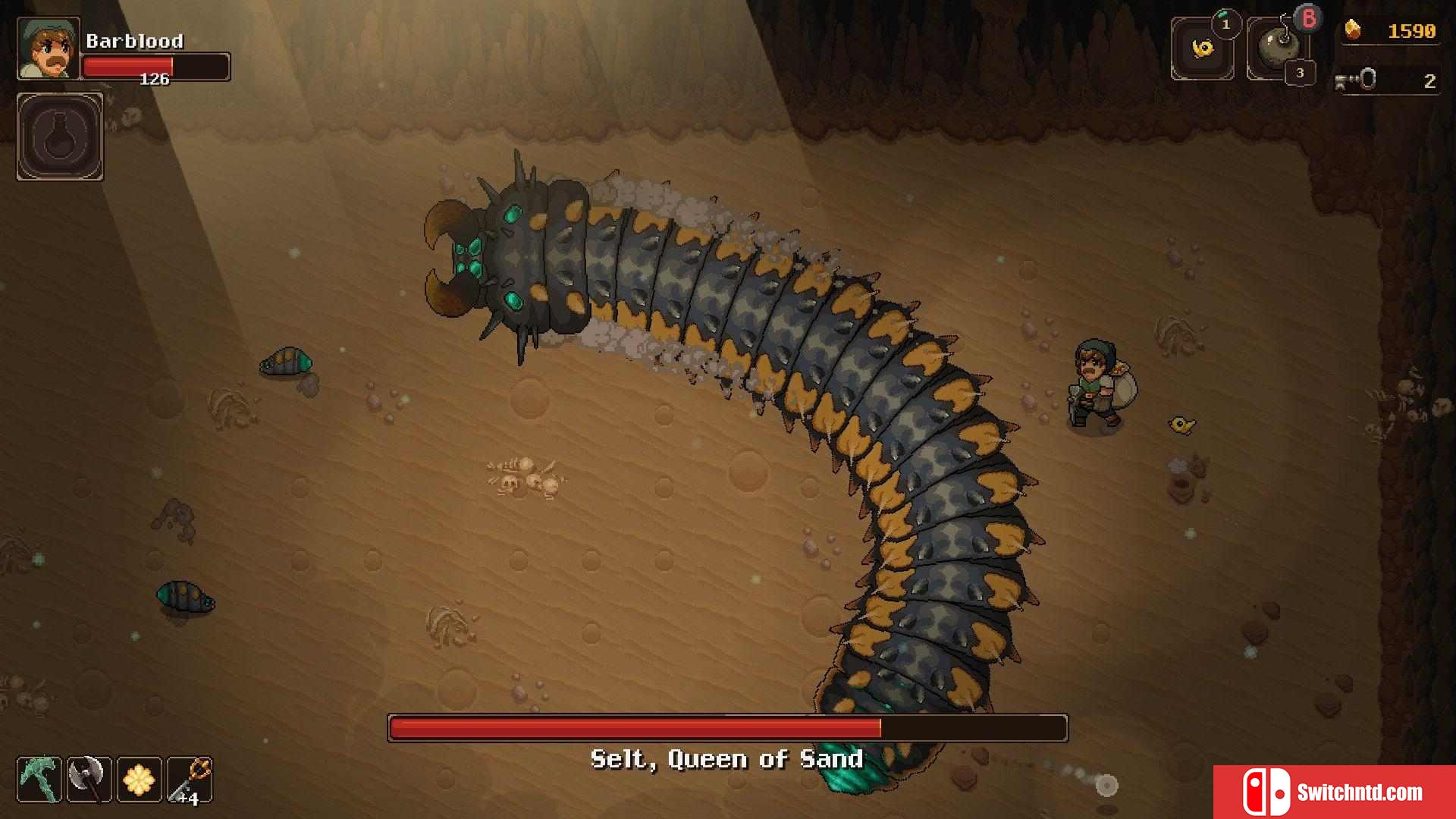Click the Barblood character portrait

point(49,49)
